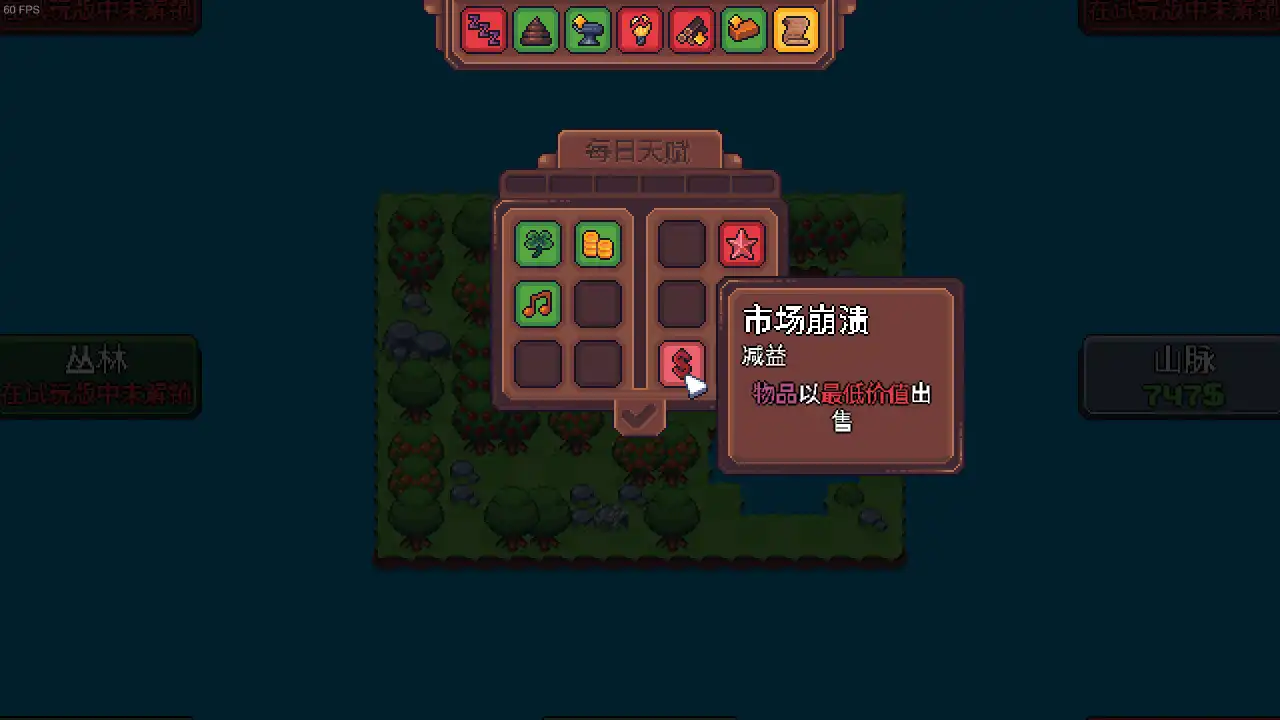
Task: Select the anvil crafting icon
Action: (x=587, y=30)
